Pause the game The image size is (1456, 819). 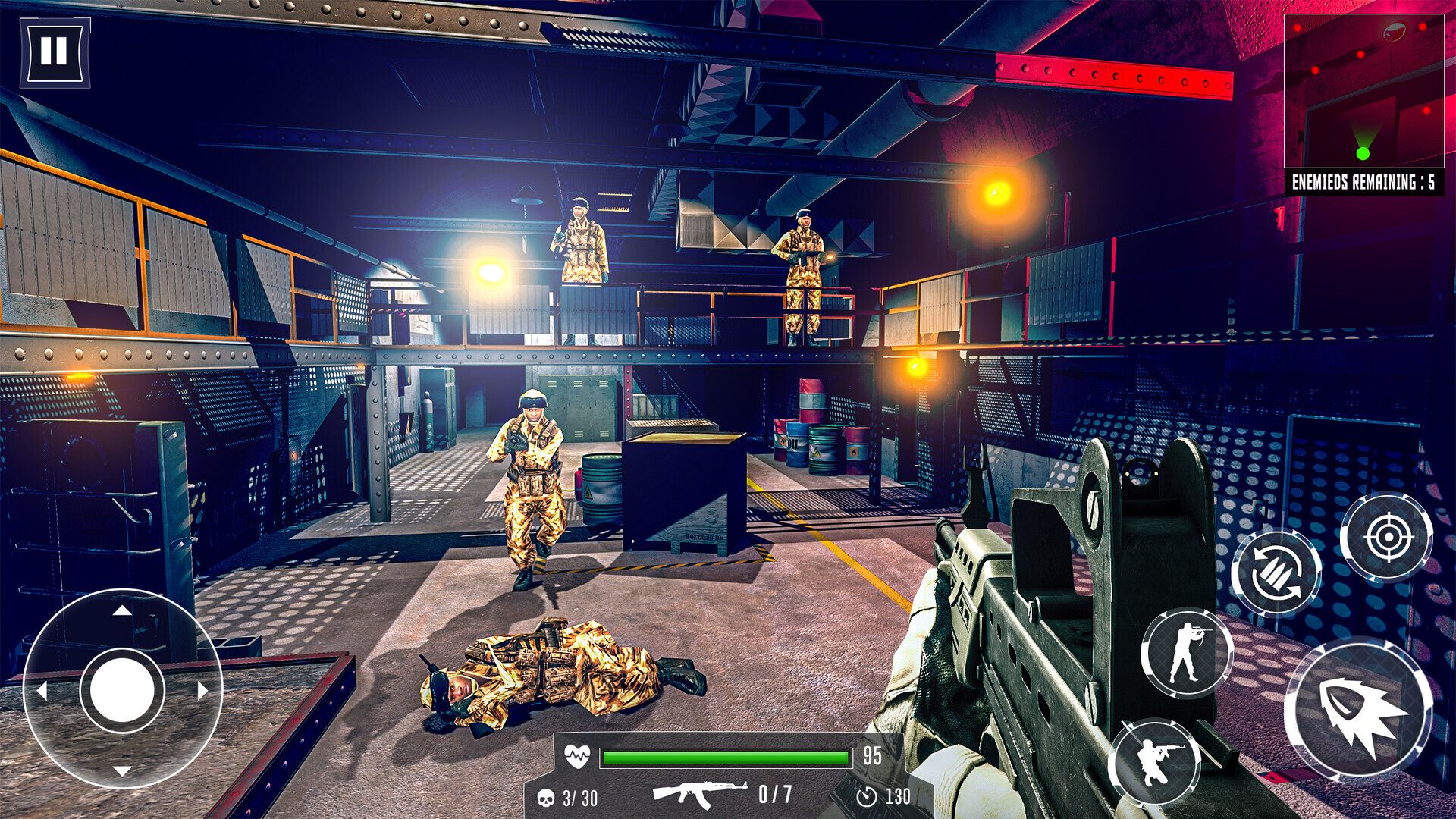[54, 52]
